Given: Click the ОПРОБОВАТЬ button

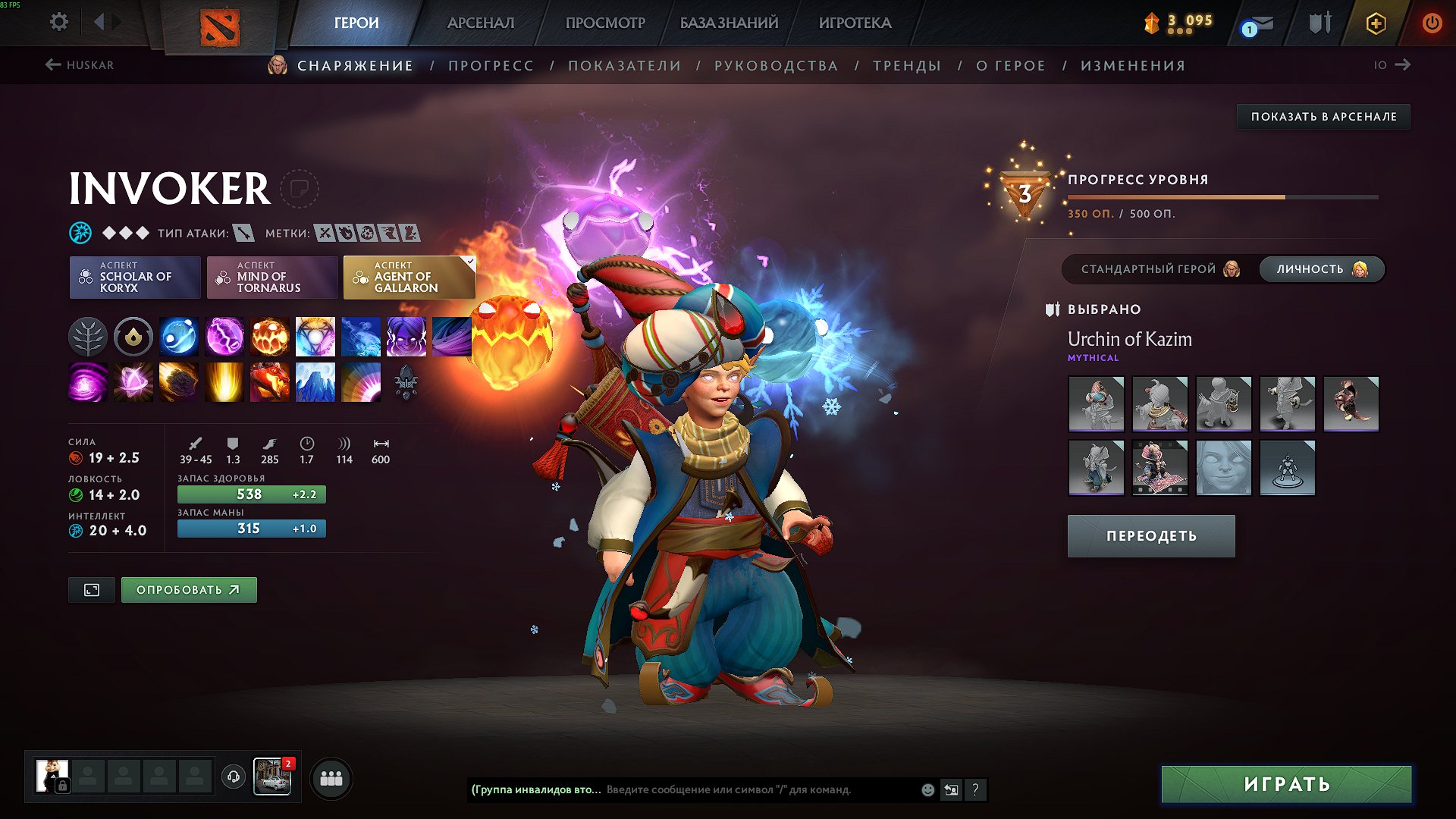Looking at the screenshot, I should (x=188, y=589).
